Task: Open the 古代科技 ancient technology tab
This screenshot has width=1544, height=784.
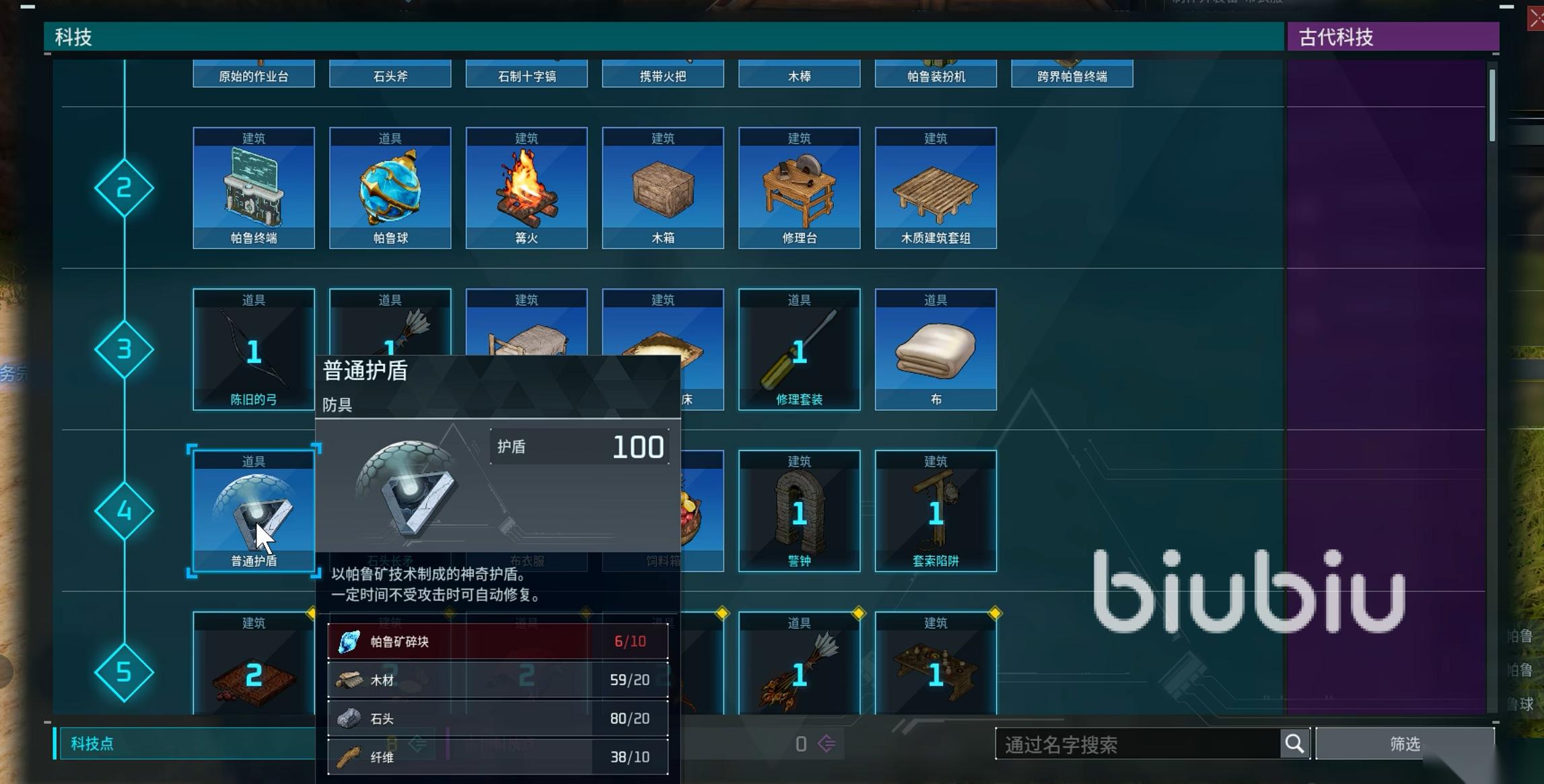Action: coord(1392,37)
